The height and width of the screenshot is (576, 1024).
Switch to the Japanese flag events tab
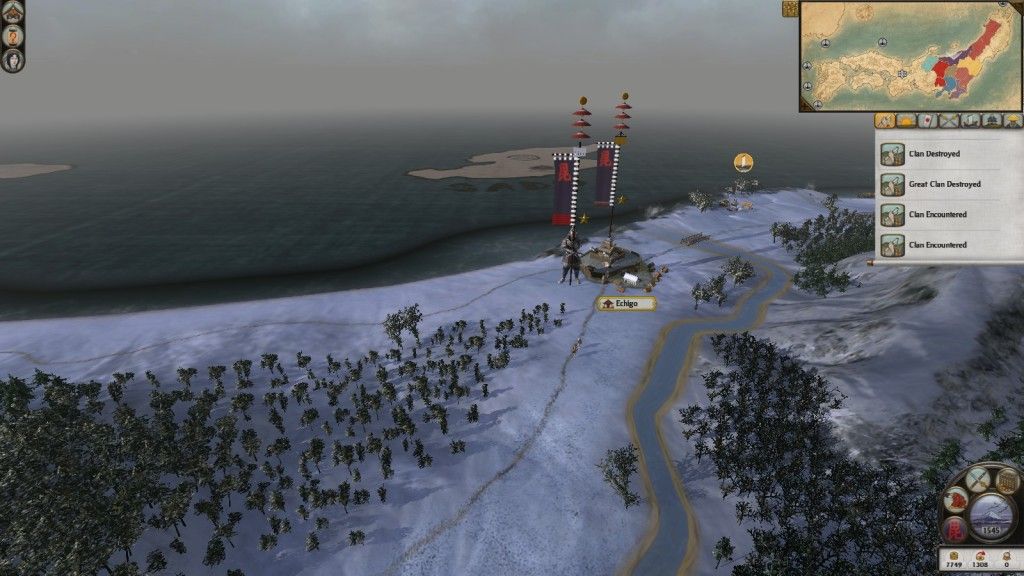[x=927, y=121]
